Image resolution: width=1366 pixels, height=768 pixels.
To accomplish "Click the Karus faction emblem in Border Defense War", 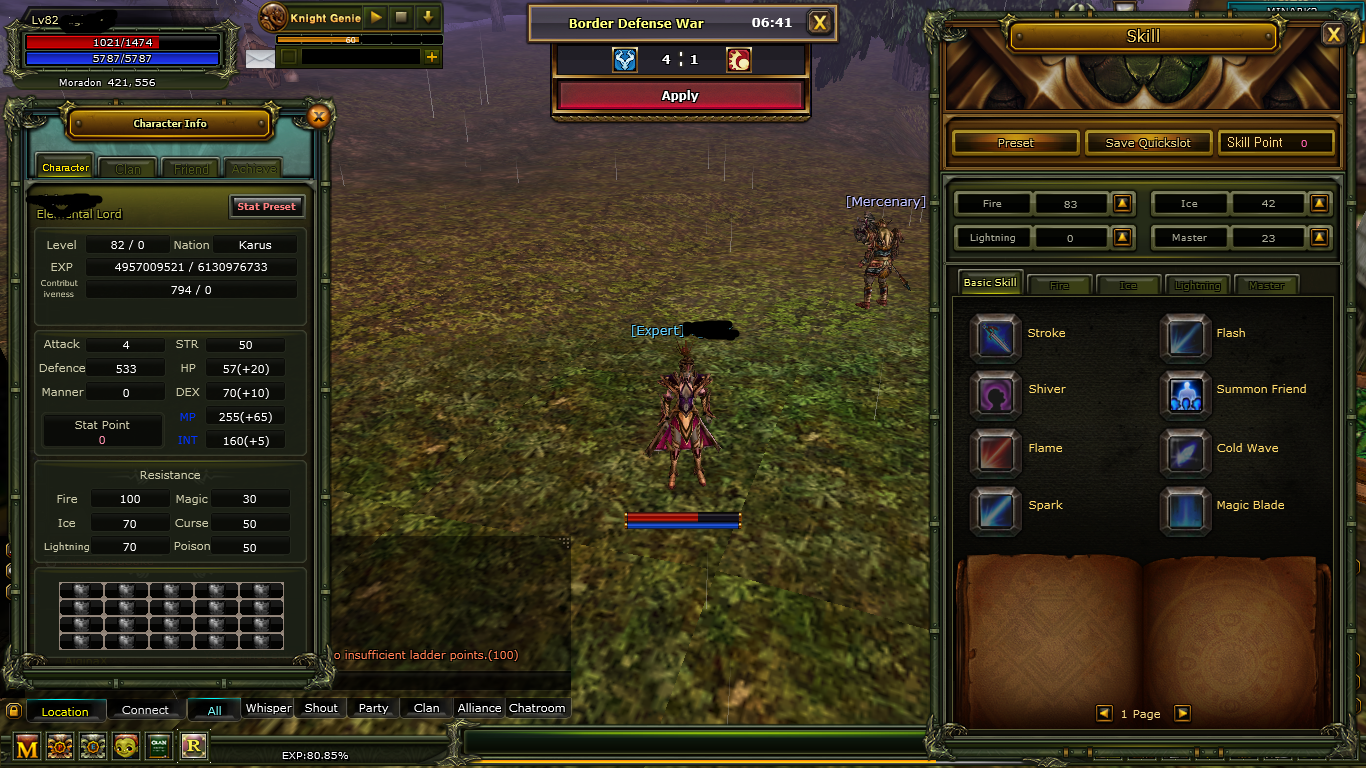I will 624,59.
